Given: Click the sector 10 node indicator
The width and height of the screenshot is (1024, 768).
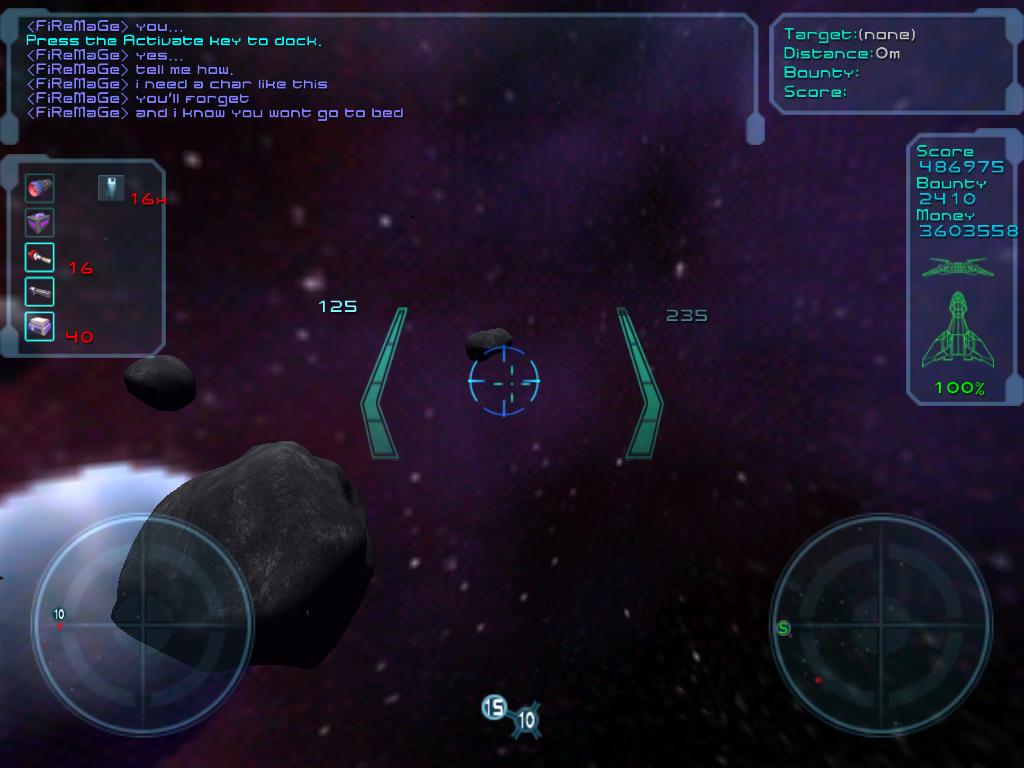Looking at the screenshot, I should tap(526, 720).
